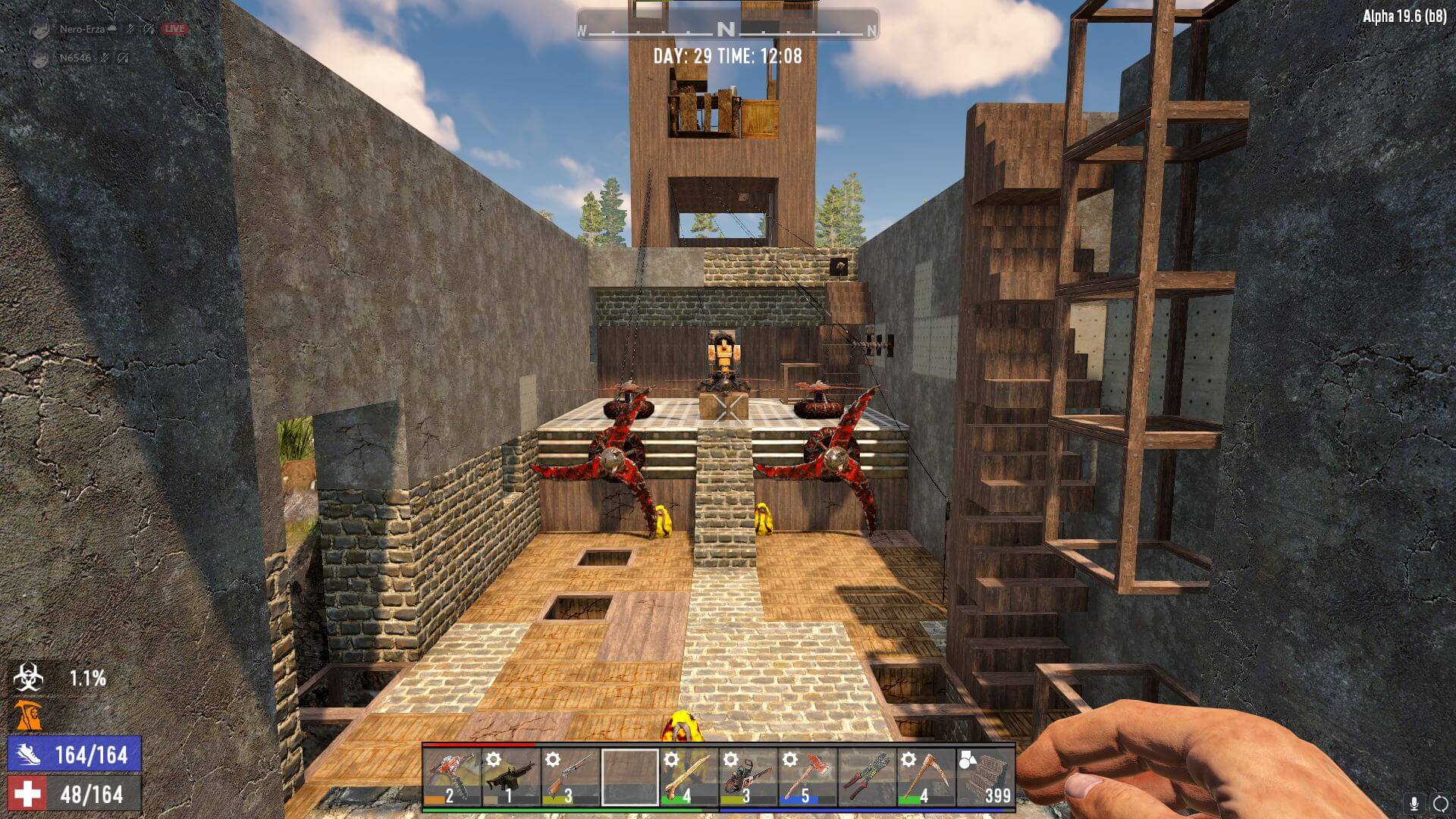This screenshot has width=1456, height=819.
Task: Equip the machine gun from the hotbar
Action: (511, 777)
